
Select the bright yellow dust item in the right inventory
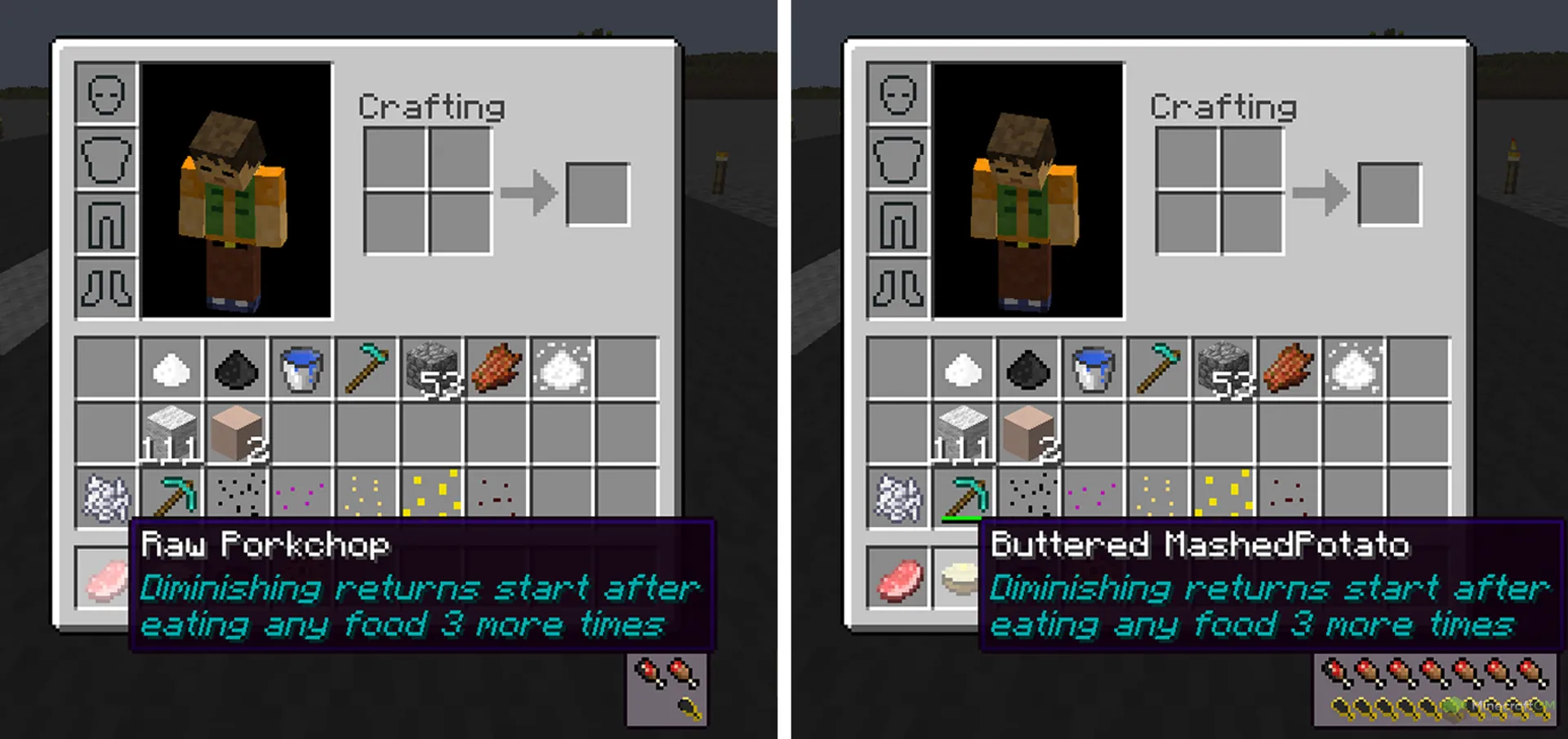pos(1224,494)
